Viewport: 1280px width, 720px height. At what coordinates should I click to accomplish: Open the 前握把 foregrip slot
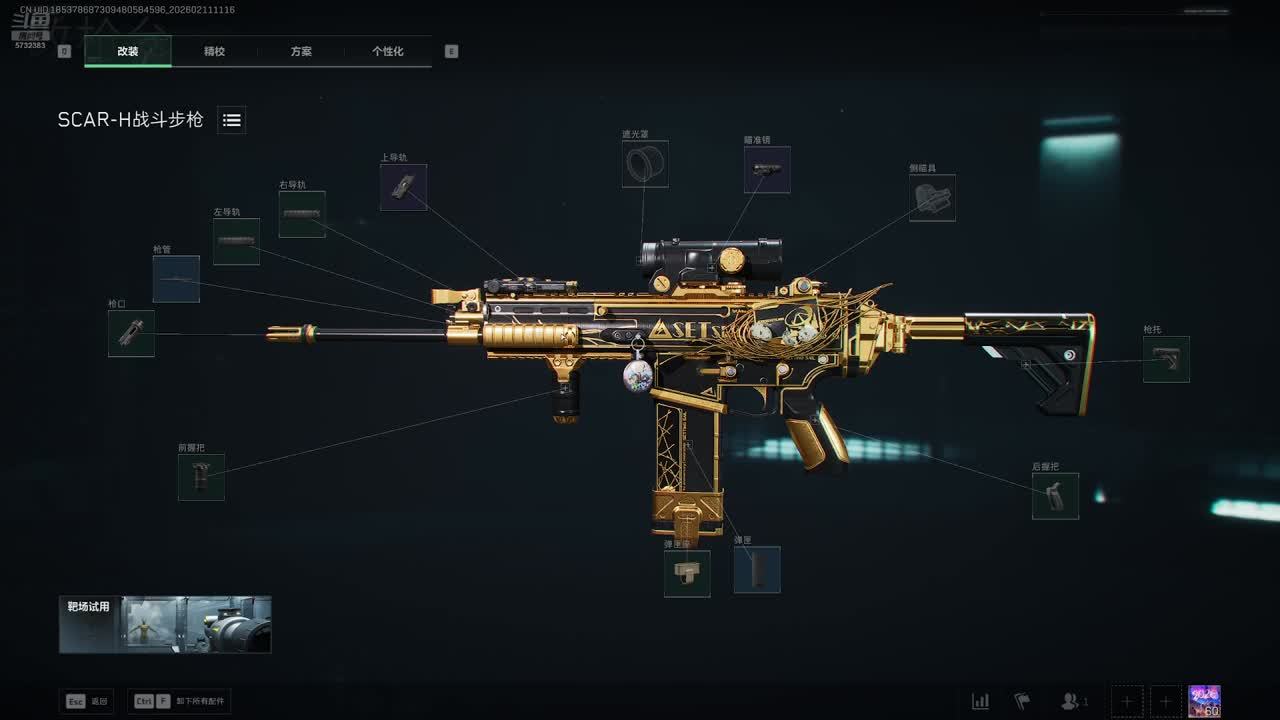click(201, 477)
